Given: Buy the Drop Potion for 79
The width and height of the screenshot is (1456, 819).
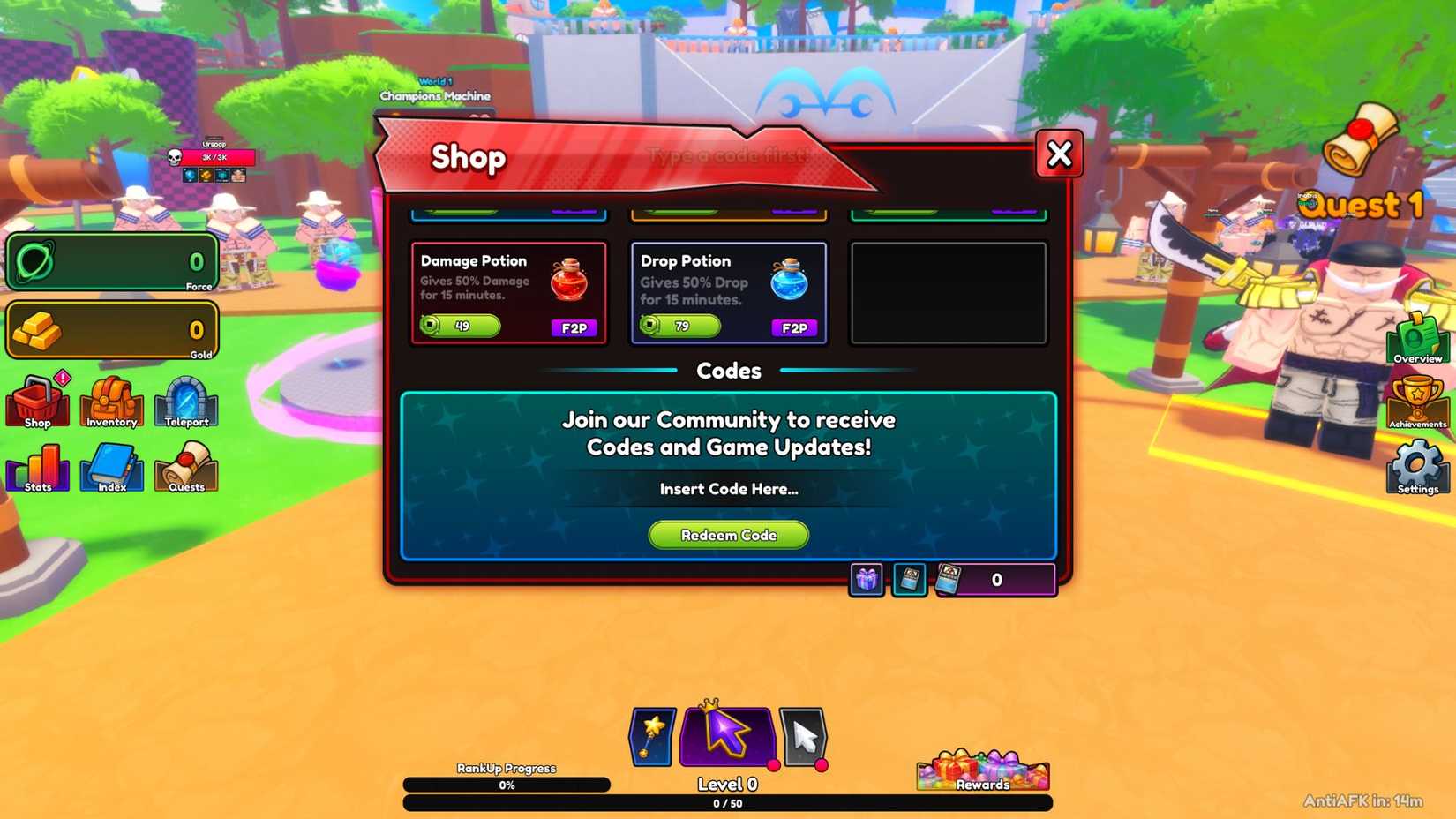Looking at the screenshot, I should (x=679, y=327).
